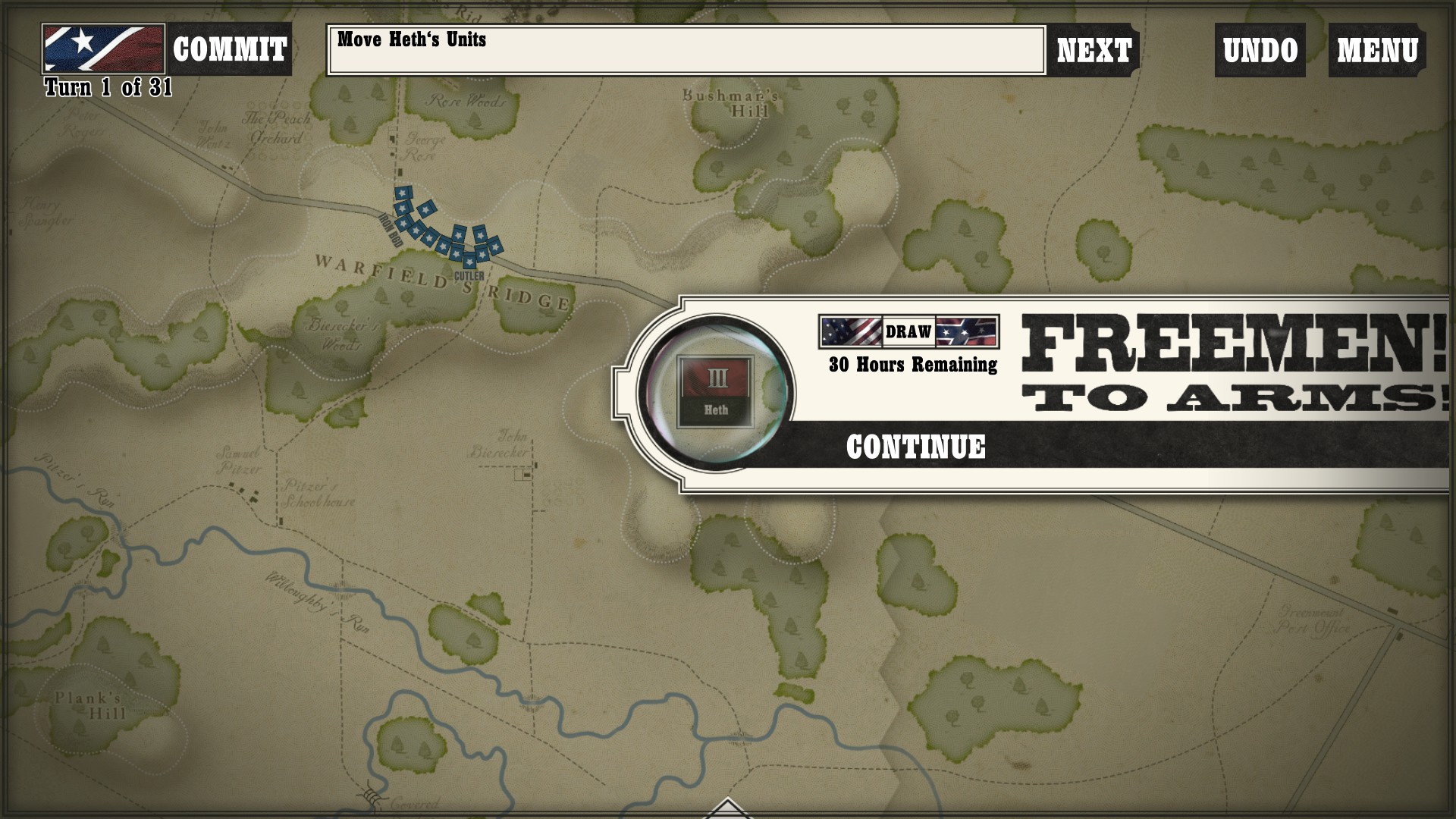Commit the current turn
1456x819 pixels.
click(229, 50)
